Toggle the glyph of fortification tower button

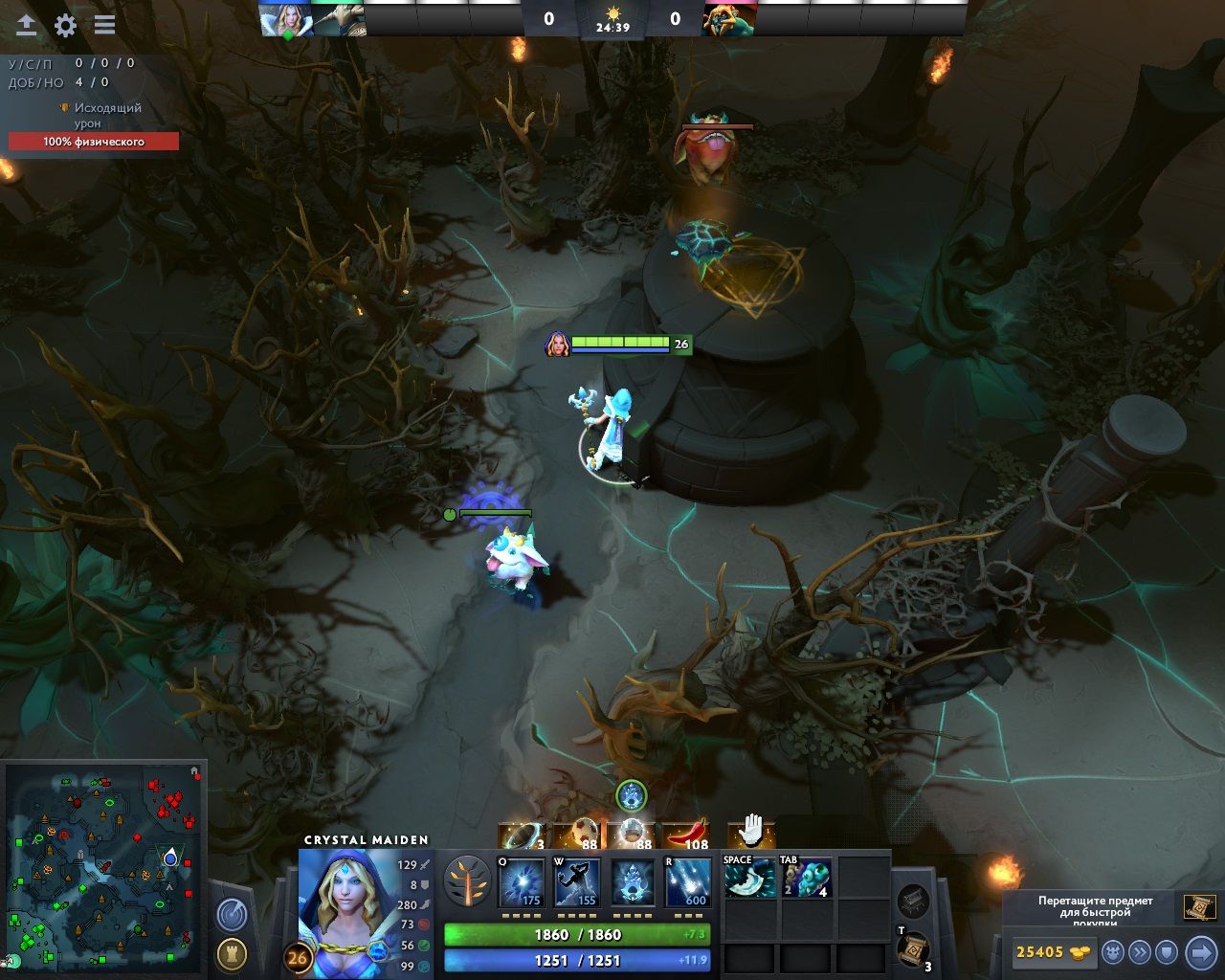[x=232, y=953]
